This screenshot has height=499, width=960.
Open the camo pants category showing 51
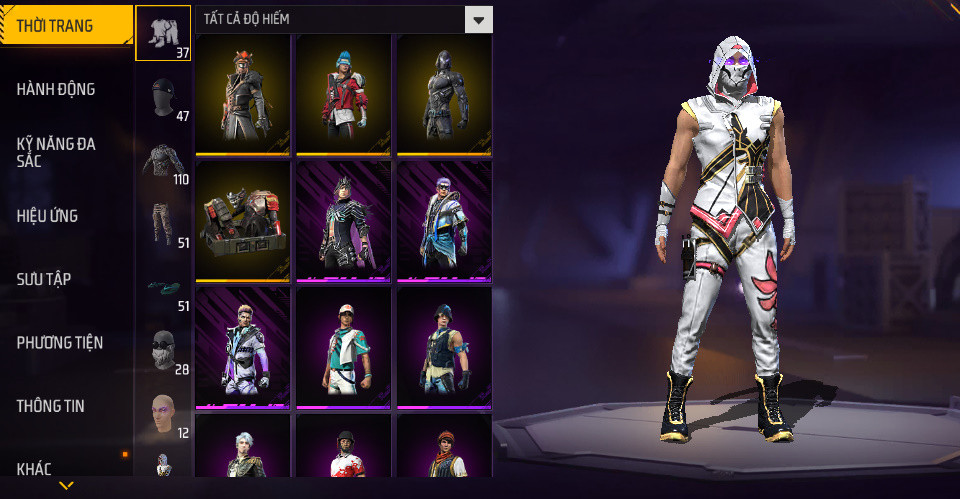point(163,224)
